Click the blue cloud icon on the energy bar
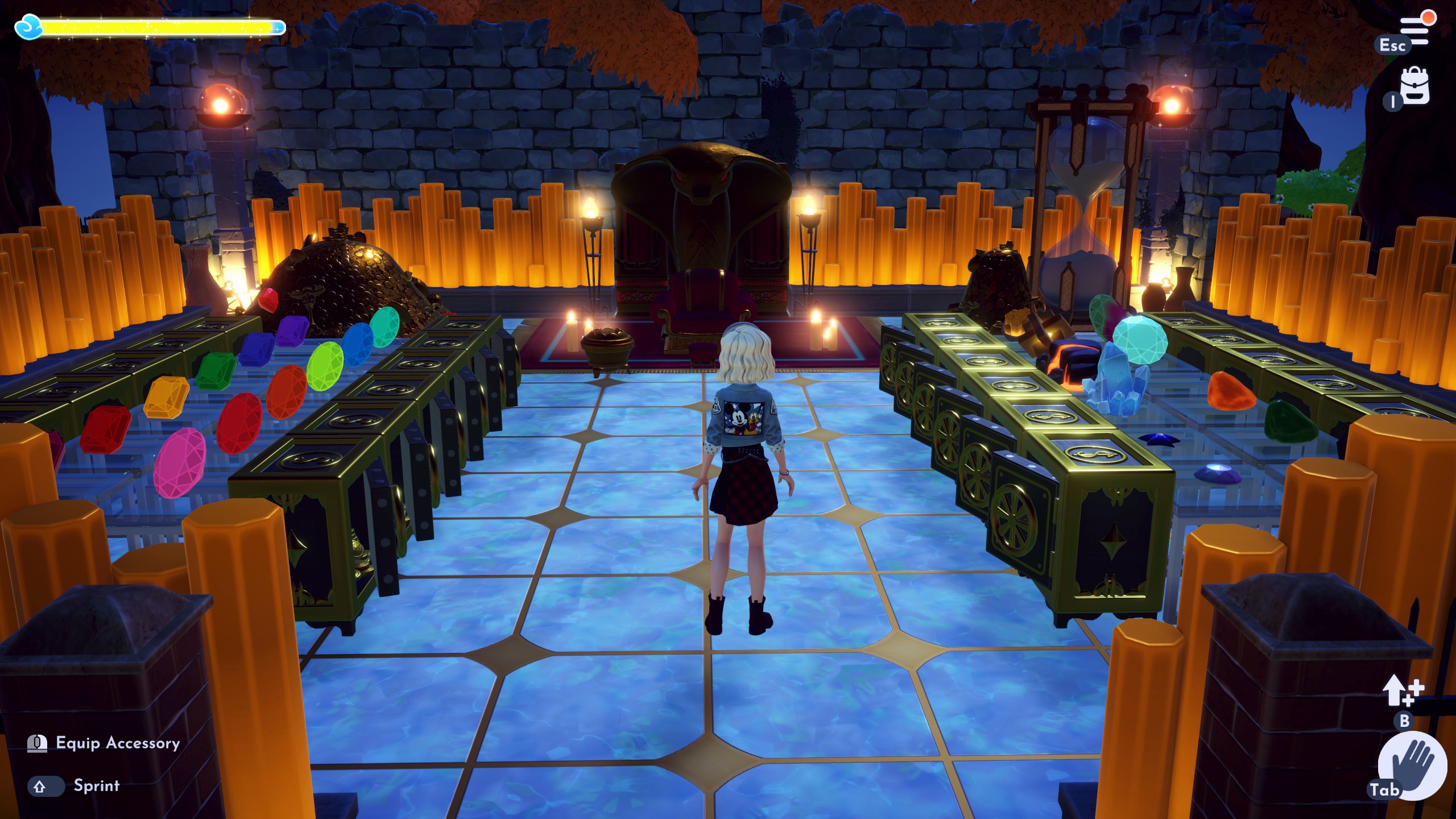The height and width of the screenshot is (819, 1456). tap(28, 26)
